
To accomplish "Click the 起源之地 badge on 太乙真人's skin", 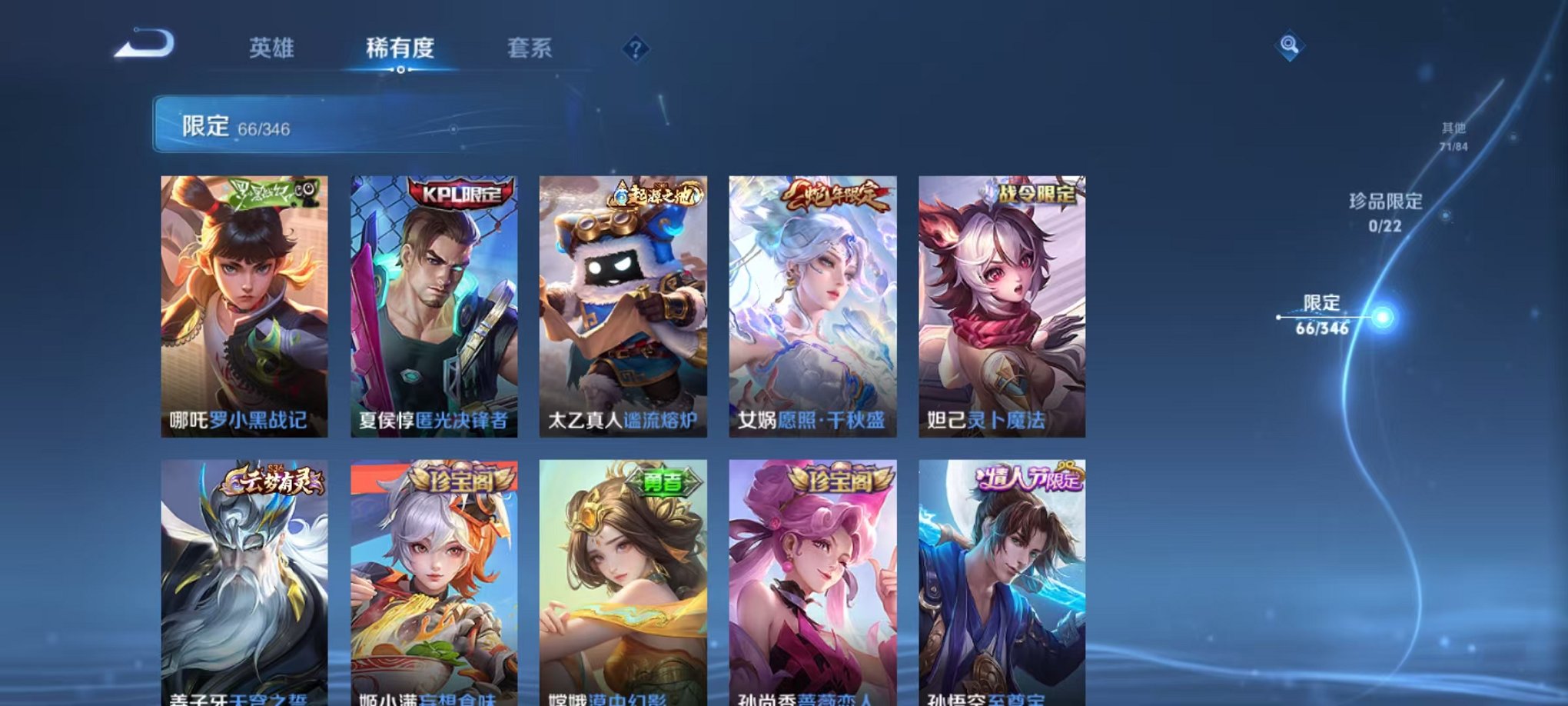I will click(655, 195).
